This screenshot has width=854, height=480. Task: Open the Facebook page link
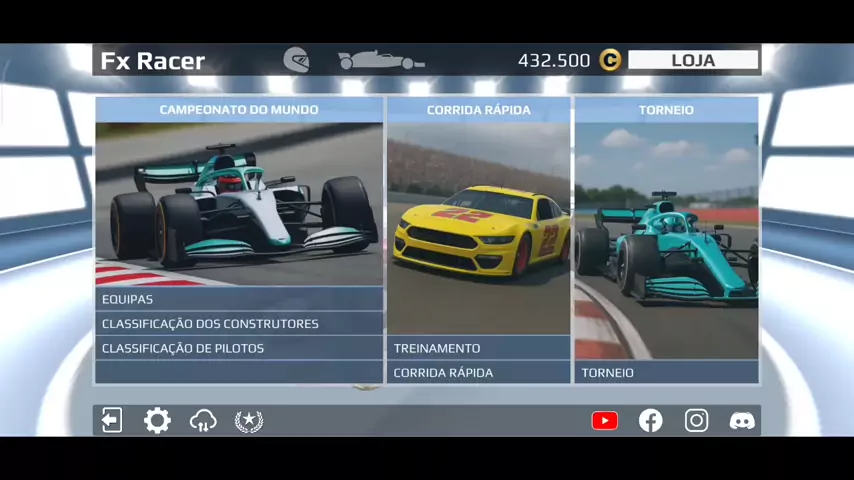tap(651, 420)
